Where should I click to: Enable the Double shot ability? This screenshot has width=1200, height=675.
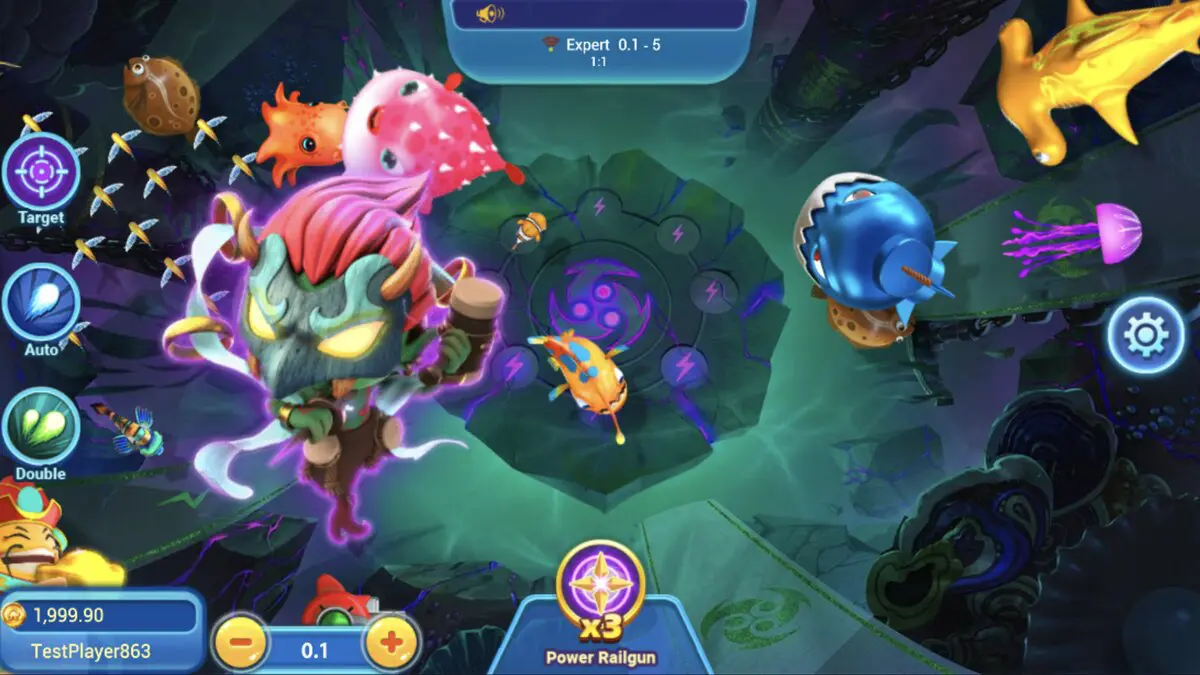coord(41,426)
